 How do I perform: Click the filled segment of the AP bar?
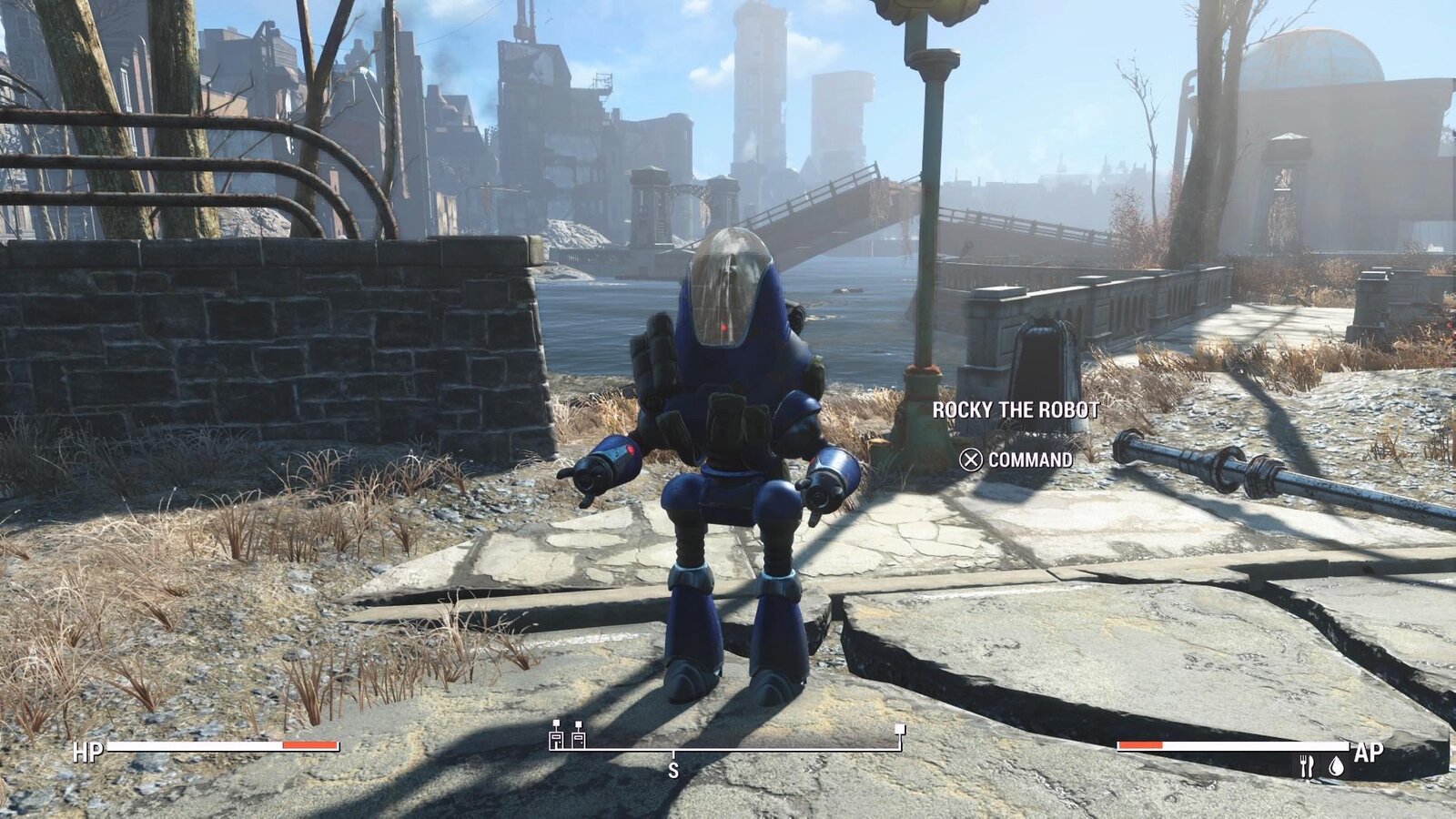[1140, 746]
